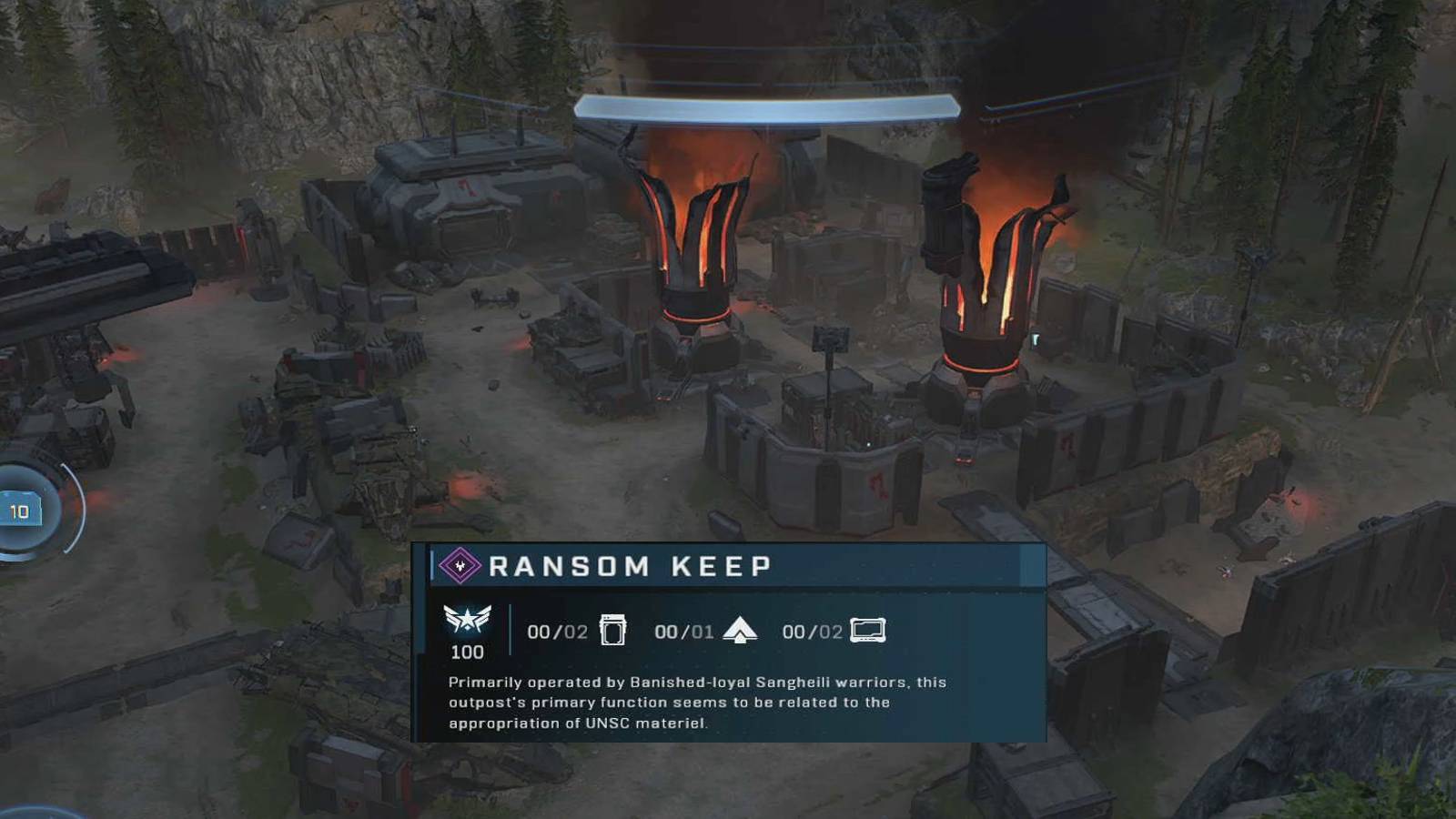Click the blue valor badge showing 10
The width and height of the screenshot is (1456, 819).
(20, 511)
